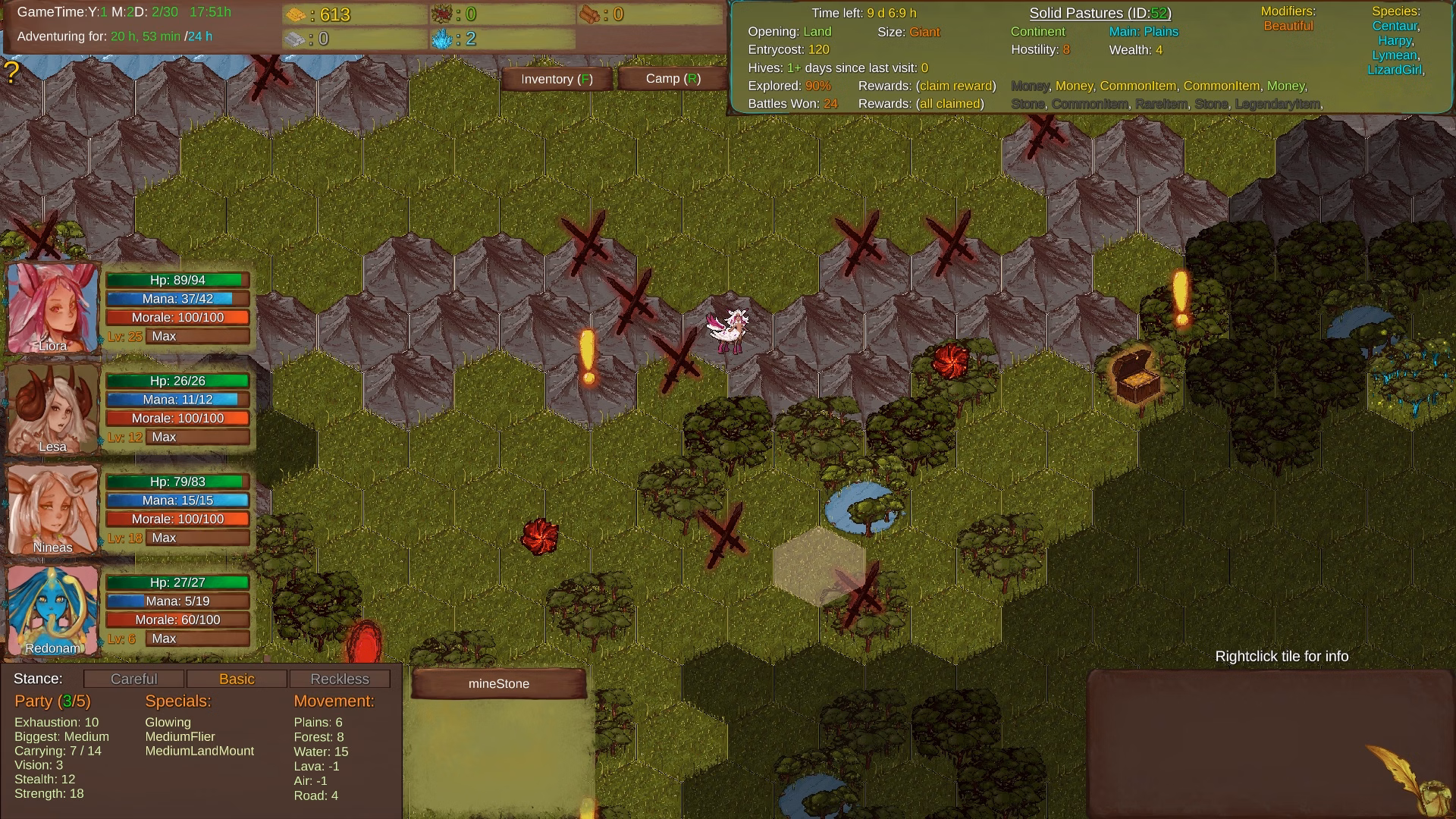The image size is (1456, 819).
Task: Click the Centaur species link
Action: (1395, 26)
